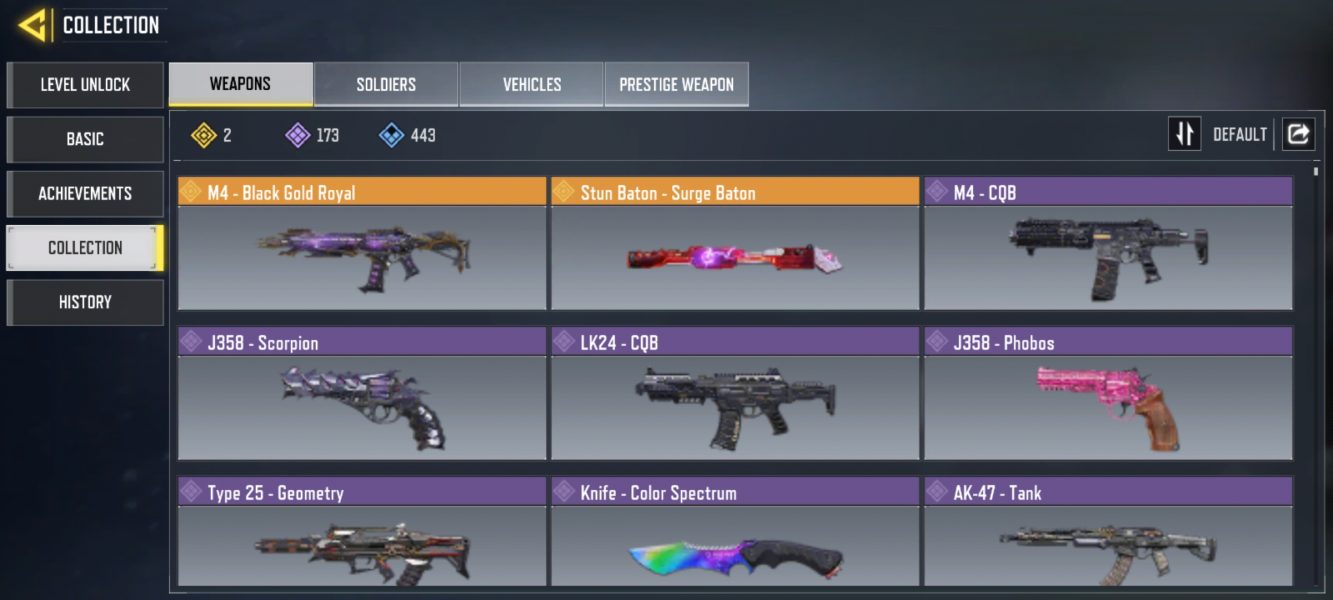The image size is (1333, 600).
Task: Click the share arrow icon
Action: (x=1298, y=134)
